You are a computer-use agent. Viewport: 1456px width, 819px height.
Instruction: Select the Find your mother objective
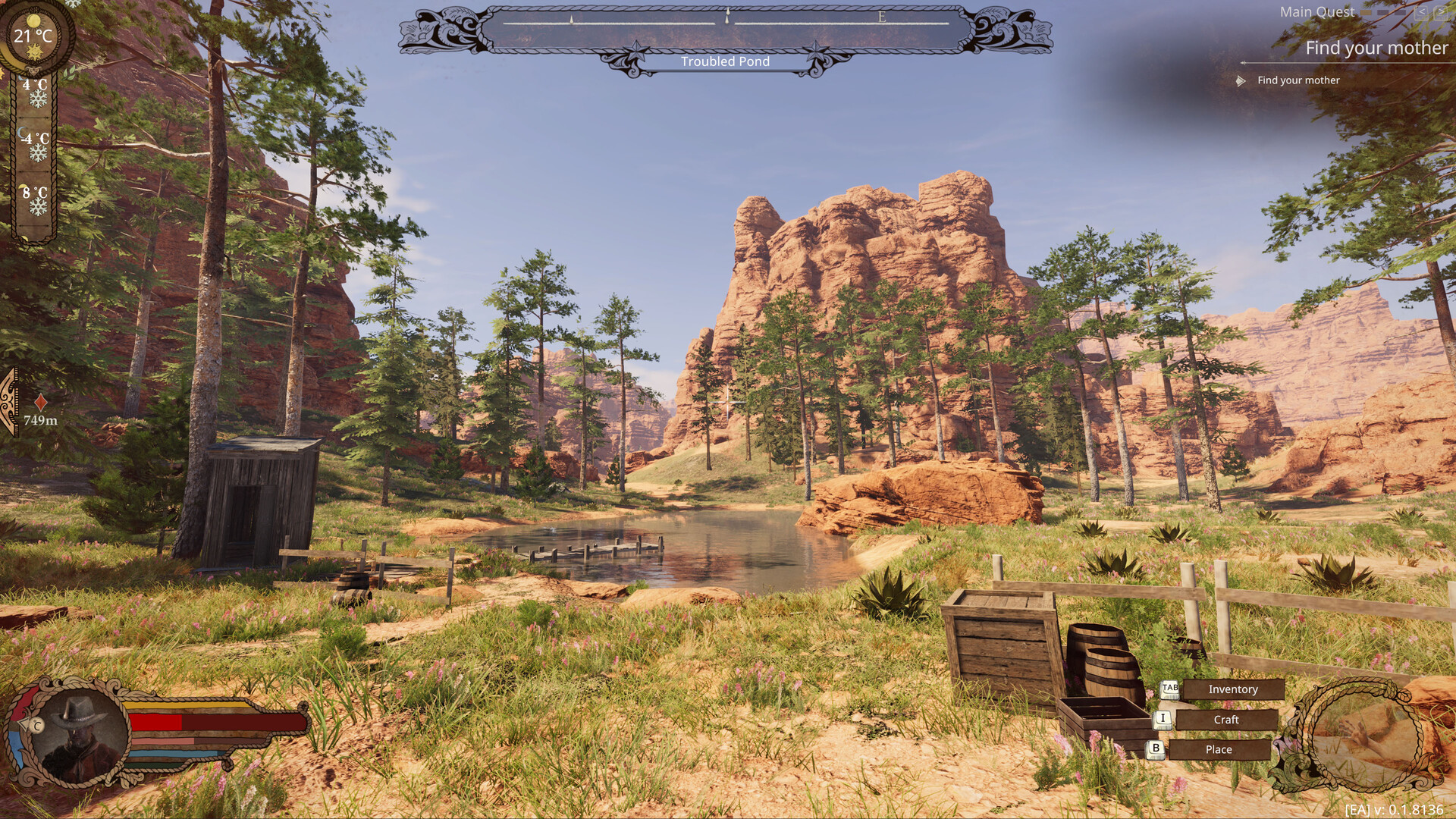pos(1298,80)
